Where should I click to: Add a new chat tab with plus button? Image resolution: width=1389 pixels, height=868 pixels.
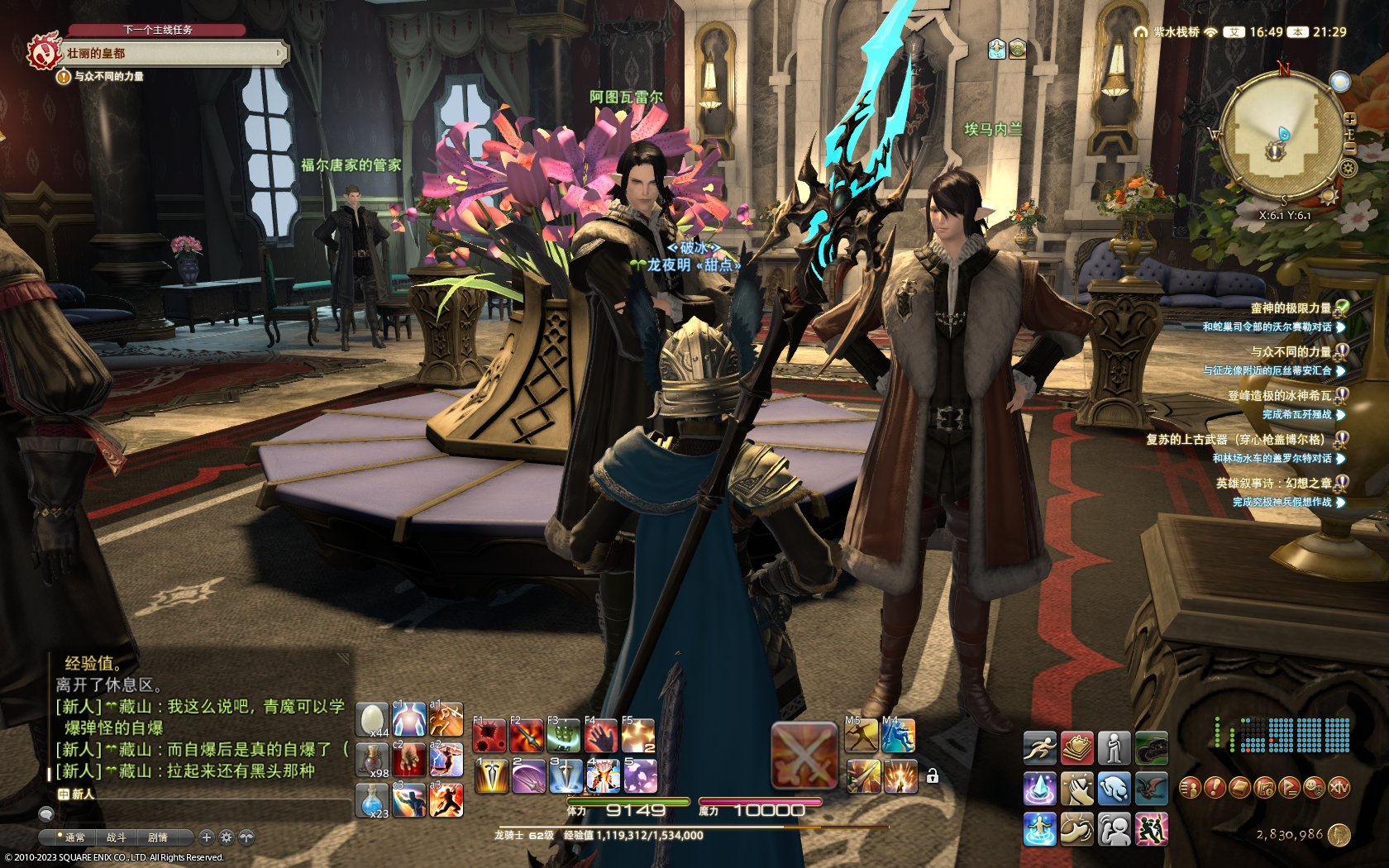pos(207,837)
